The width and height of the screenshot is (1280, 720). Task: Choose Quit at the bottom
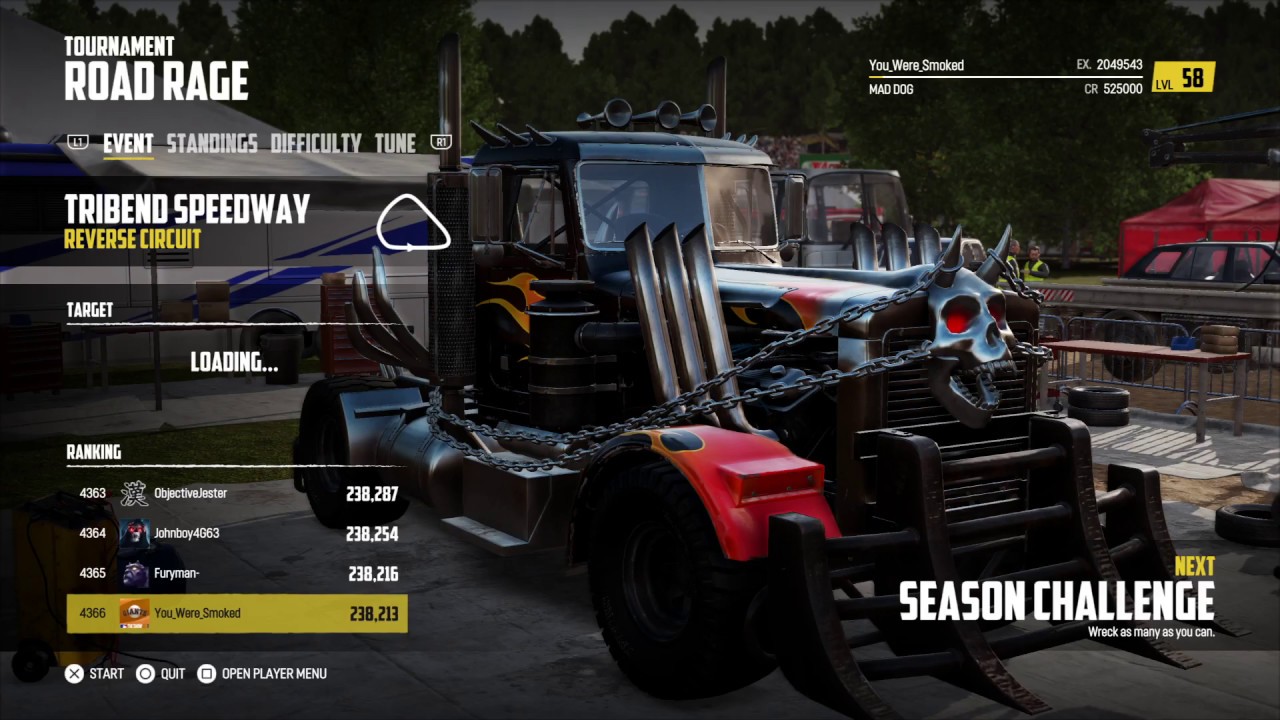coord(161,674)
